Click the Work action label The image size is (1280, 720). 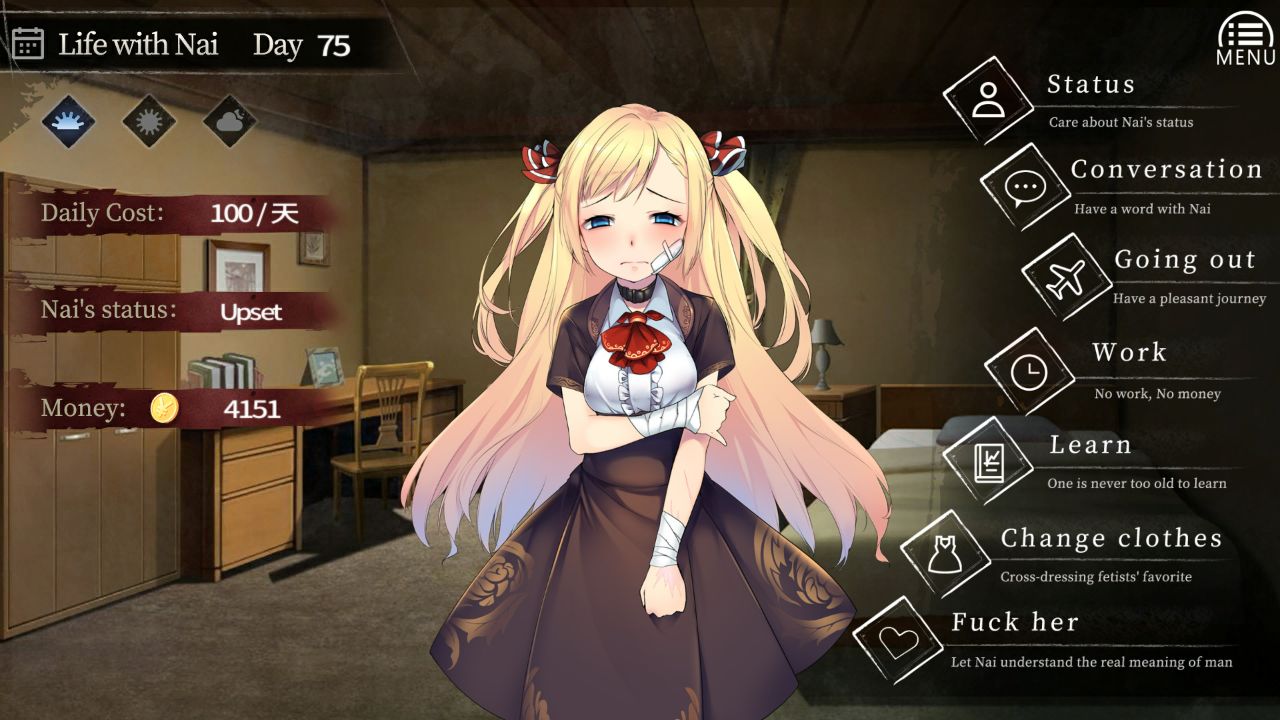1132,353
